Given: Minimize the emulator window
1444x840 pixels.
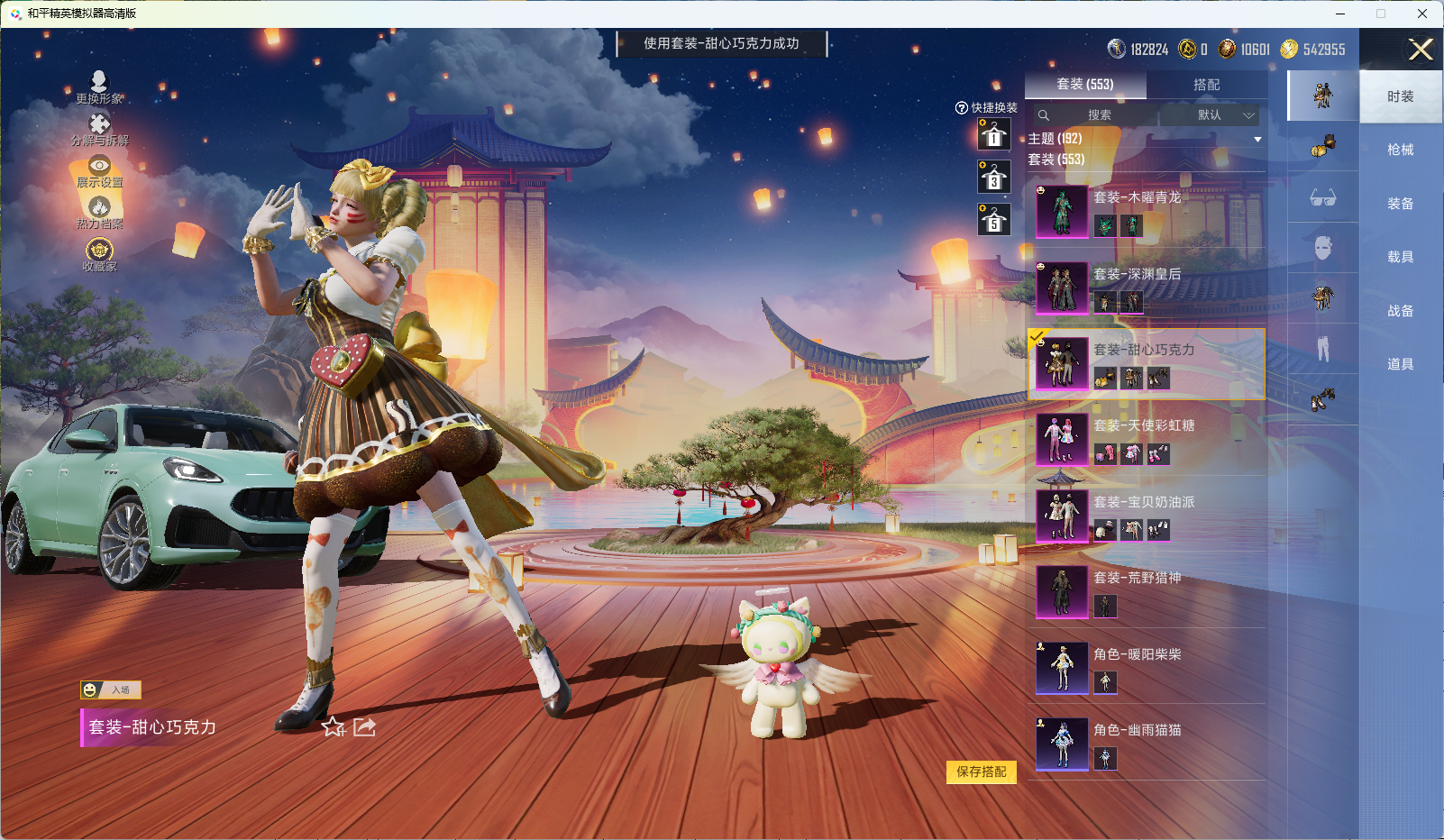Looking at the screenshot, I should click(1340, 14).
